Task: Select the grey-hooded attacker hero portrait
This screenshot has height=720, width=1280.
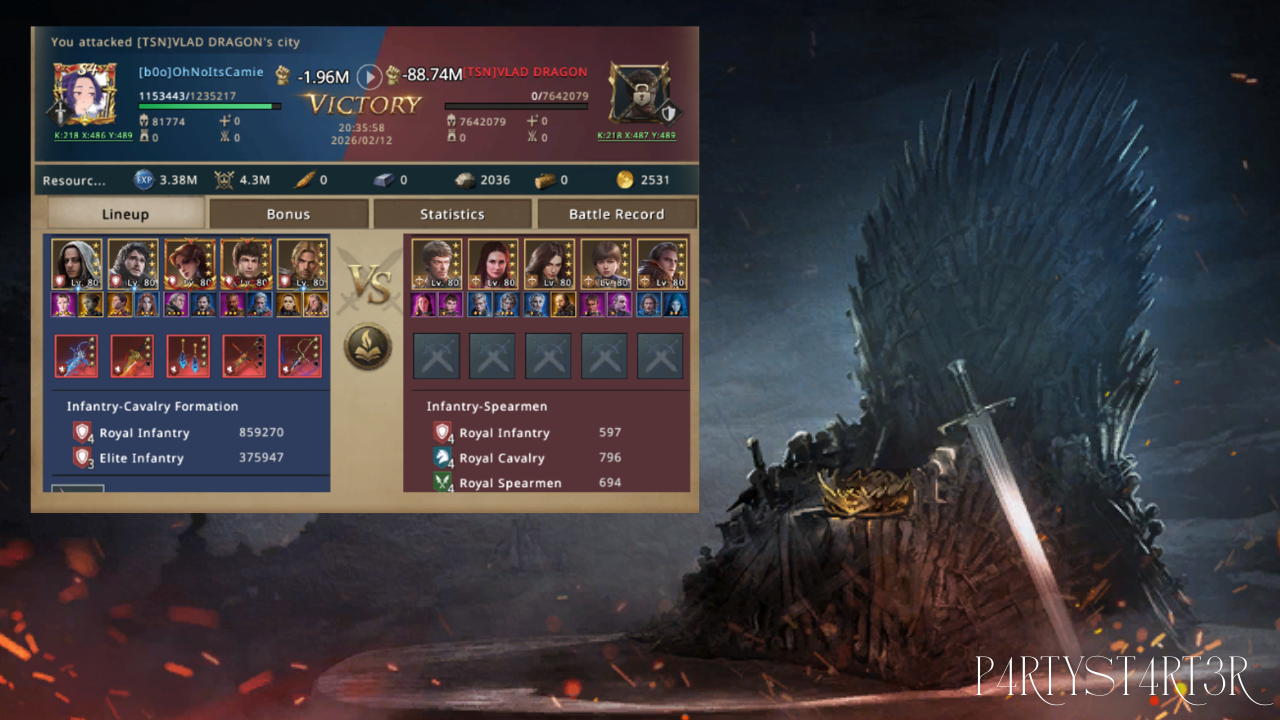Action: tap(77, 264)
